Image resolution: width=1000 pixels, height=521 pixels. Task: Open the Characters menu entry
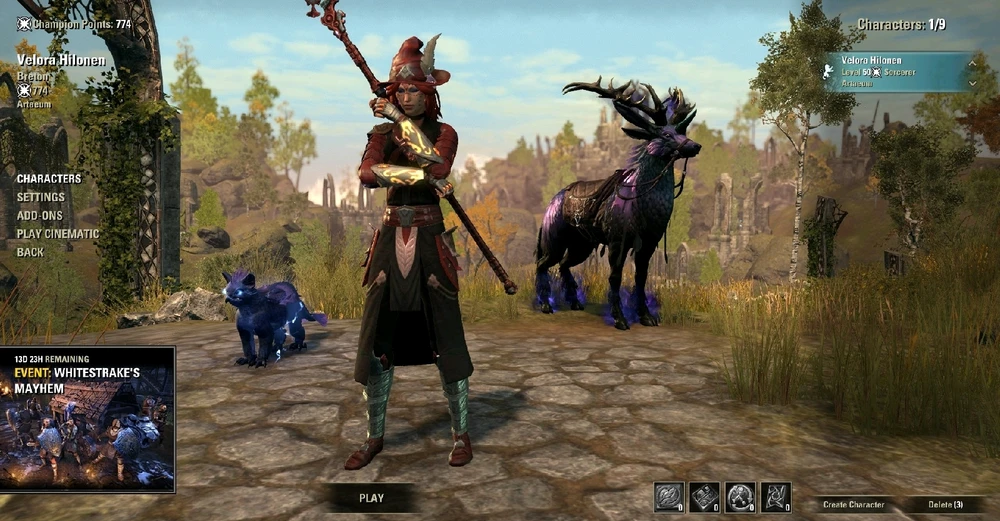[49, 179]
